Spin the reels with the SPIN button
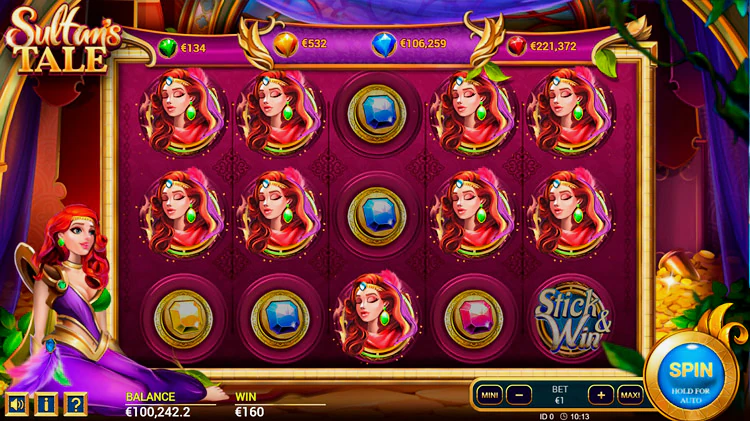 click(x=690, y=373)
